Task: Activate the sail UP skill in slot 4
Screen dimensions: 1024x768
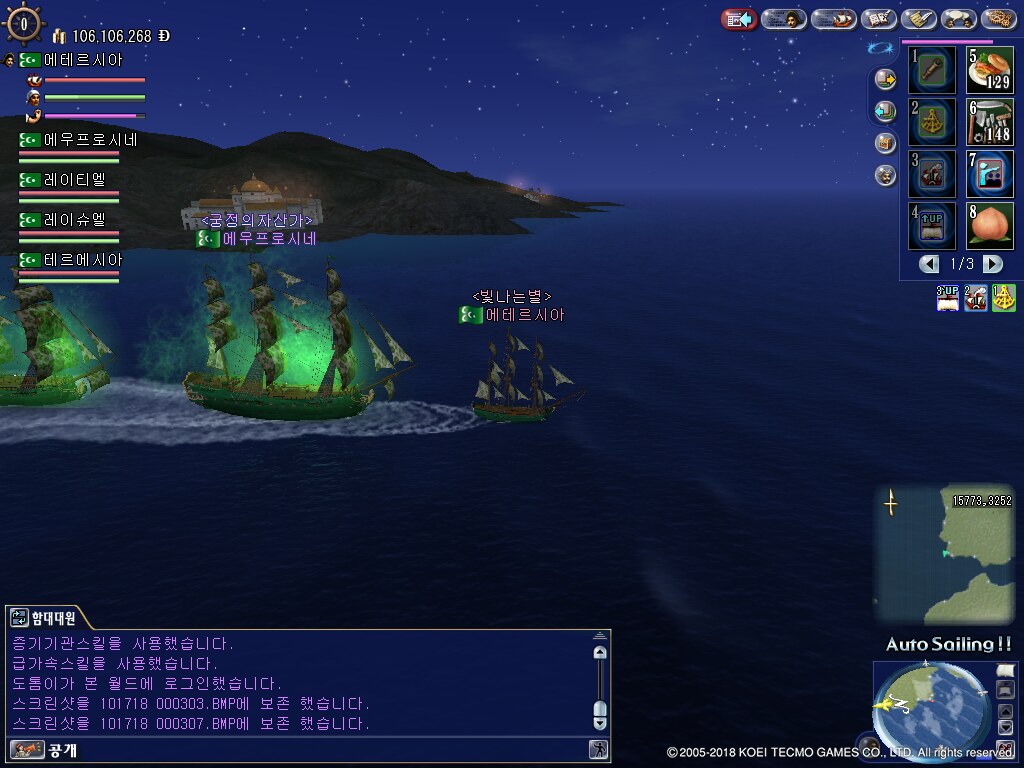Action: [x=932, y=226]
